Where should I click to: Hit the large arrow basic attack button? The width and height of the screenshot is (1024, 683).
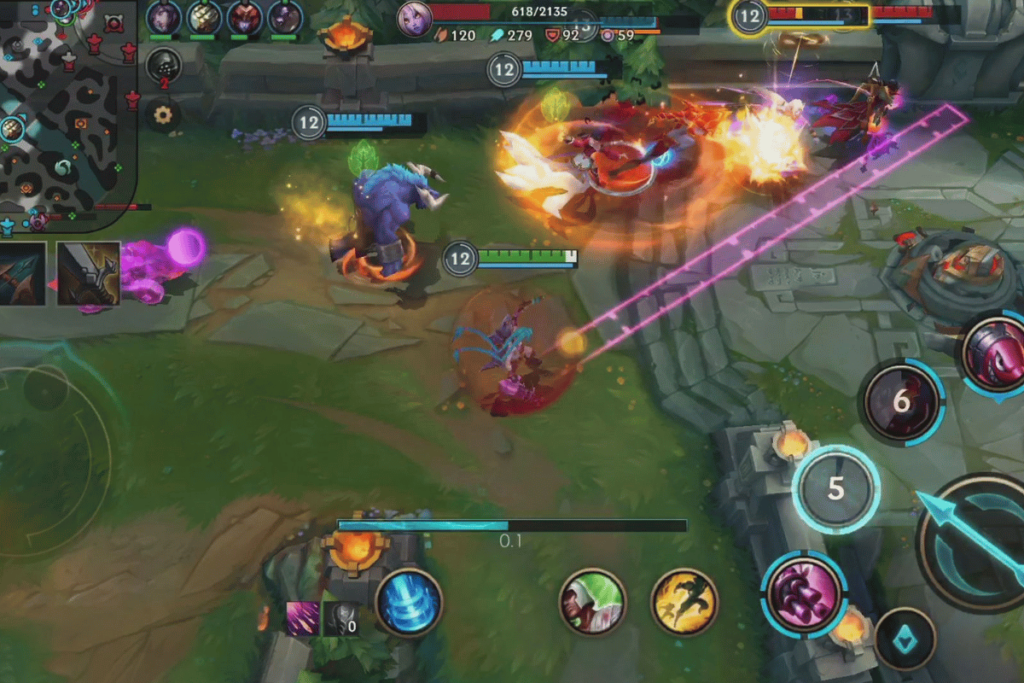pyautogui.click(x=975, y=547)
